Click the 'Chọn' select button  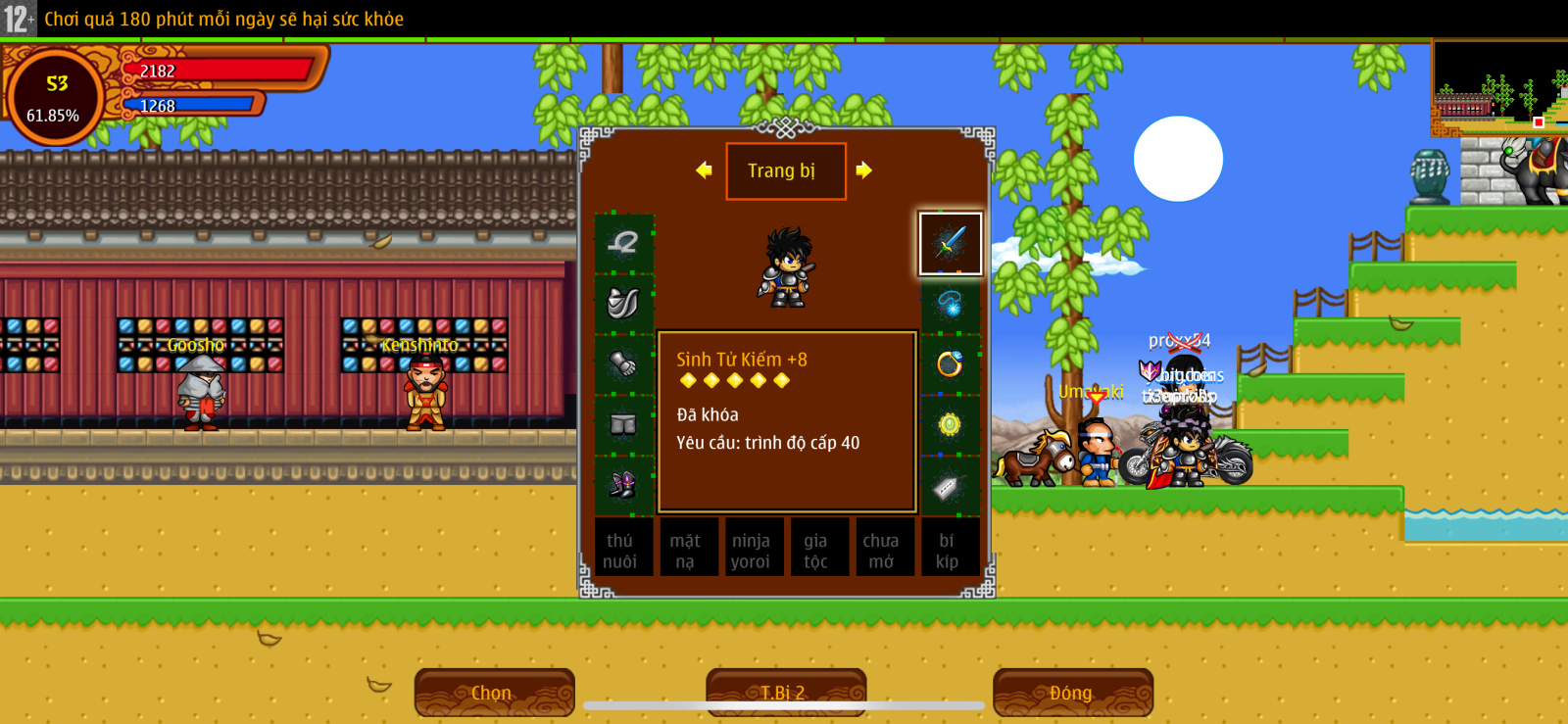click(493, 693)
